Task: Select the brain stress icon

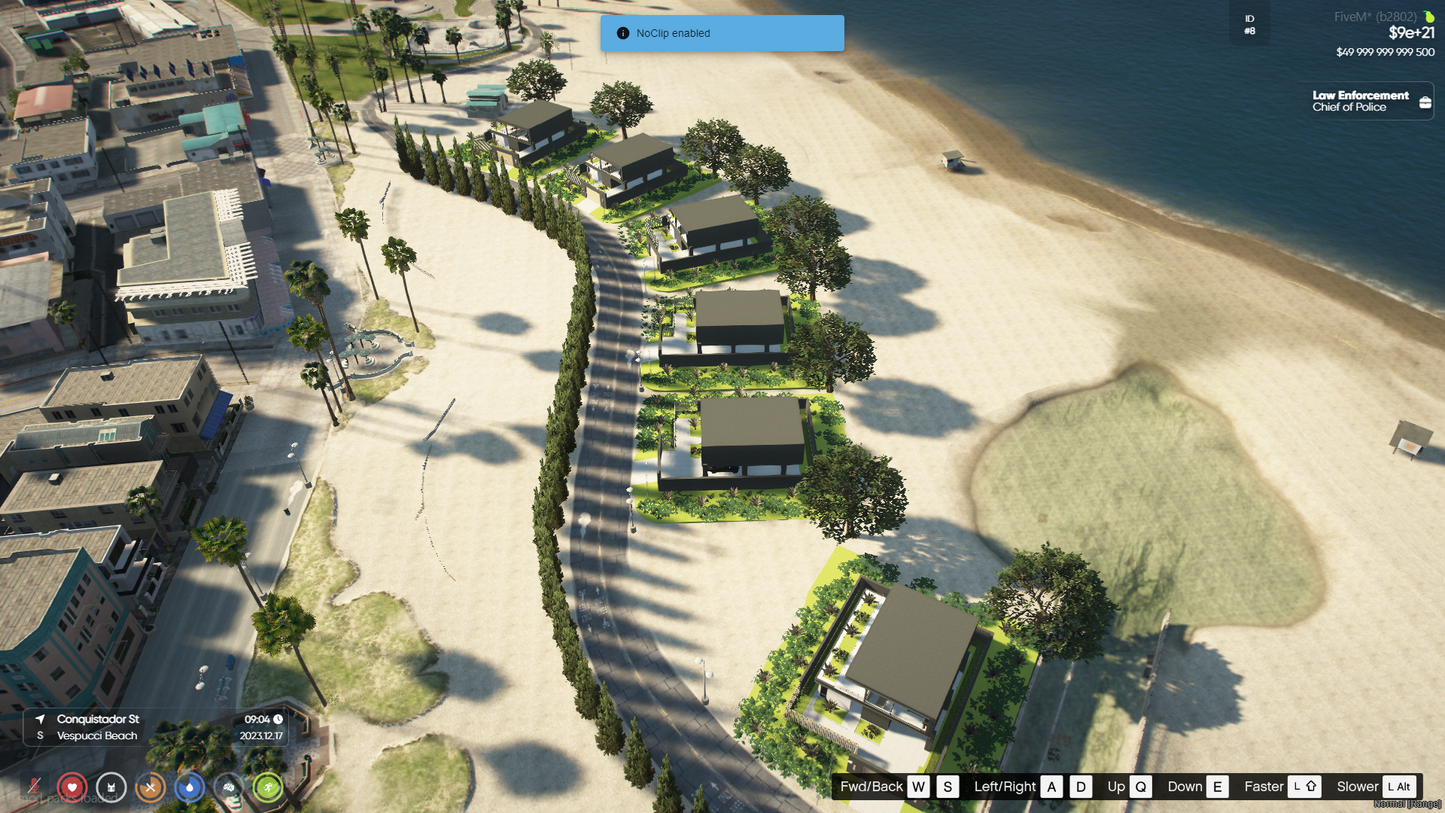Action: [x=228, y=787]
